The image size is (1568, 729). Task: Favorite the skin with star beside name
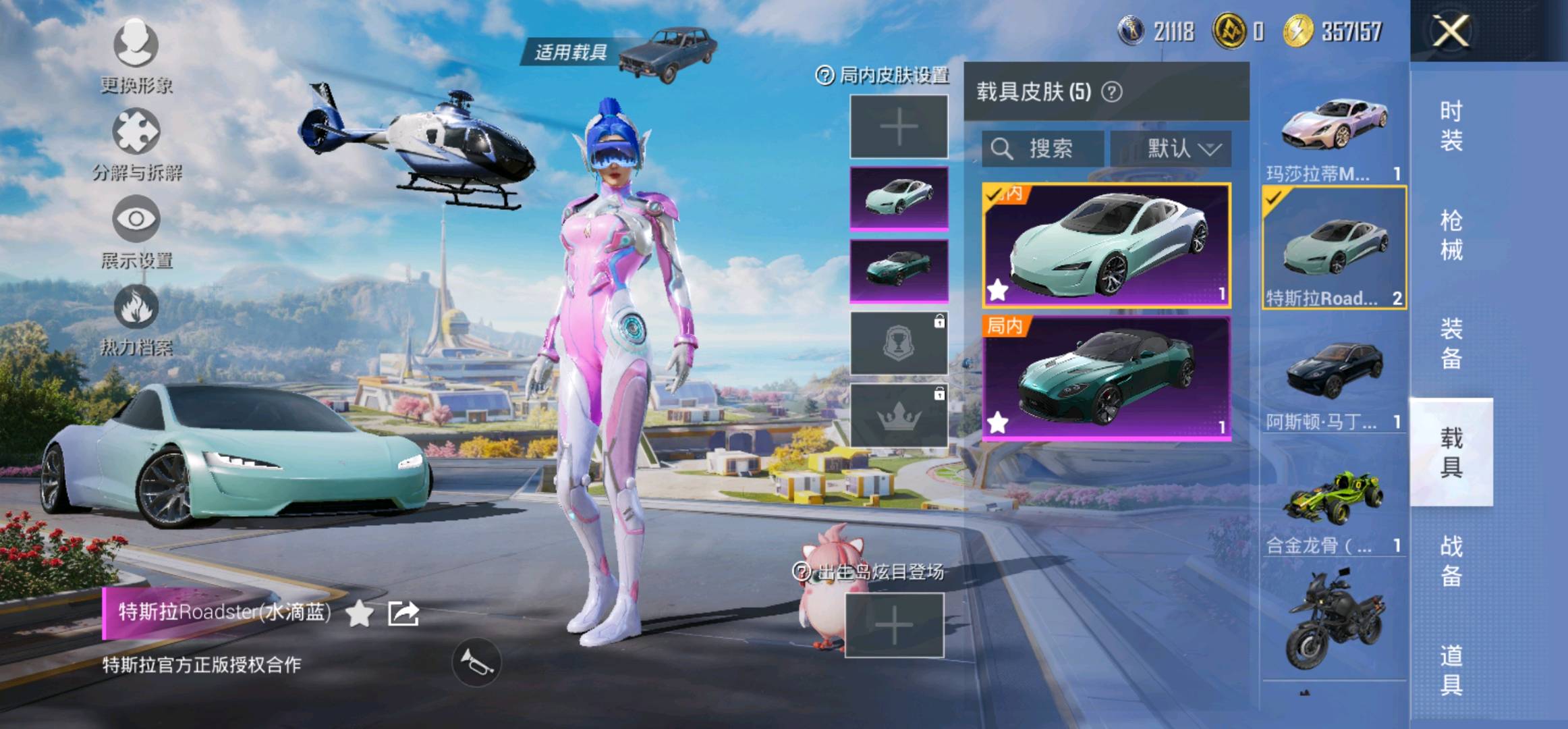coord(359,613)
